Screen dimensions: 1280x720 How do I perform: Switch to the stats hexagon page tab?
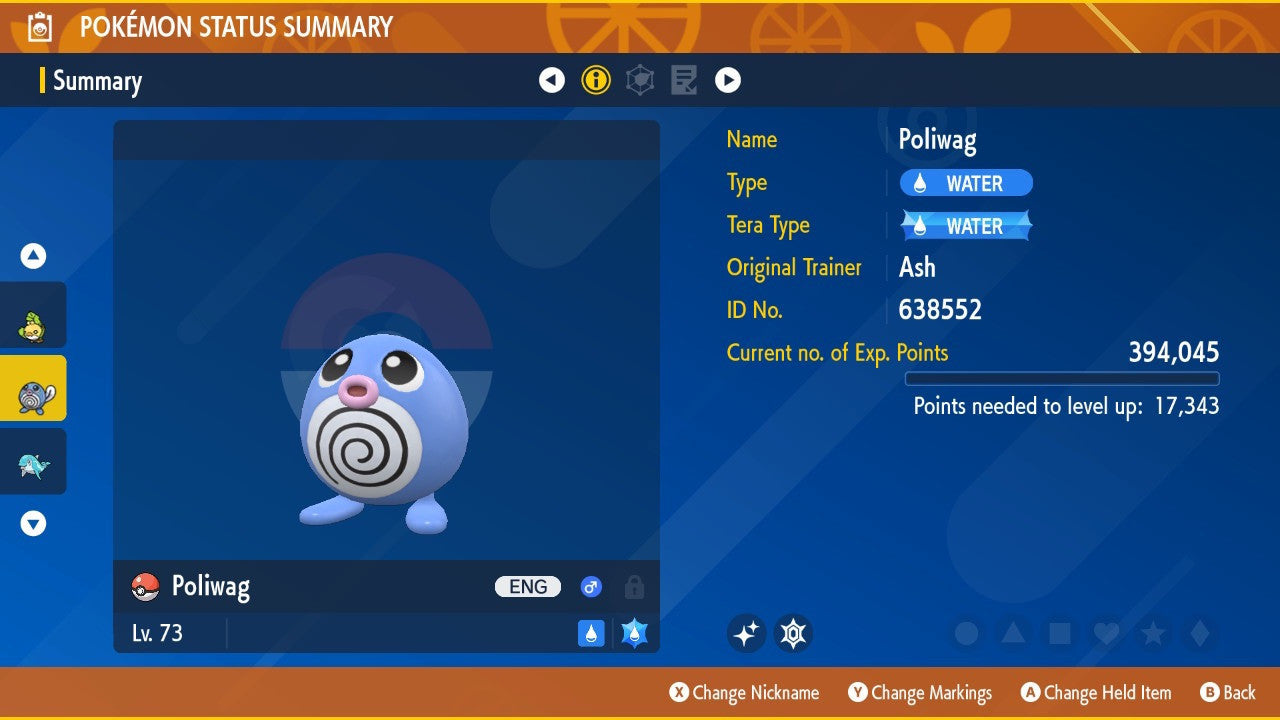640,80
